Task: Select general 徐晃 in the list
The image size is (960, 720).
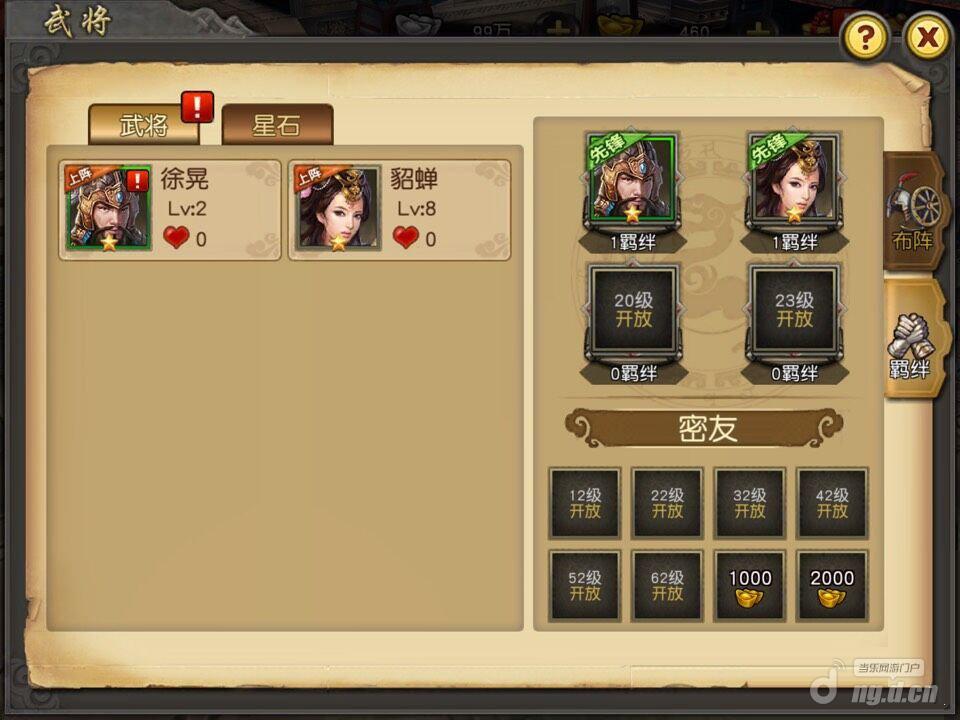Action: 169,210
